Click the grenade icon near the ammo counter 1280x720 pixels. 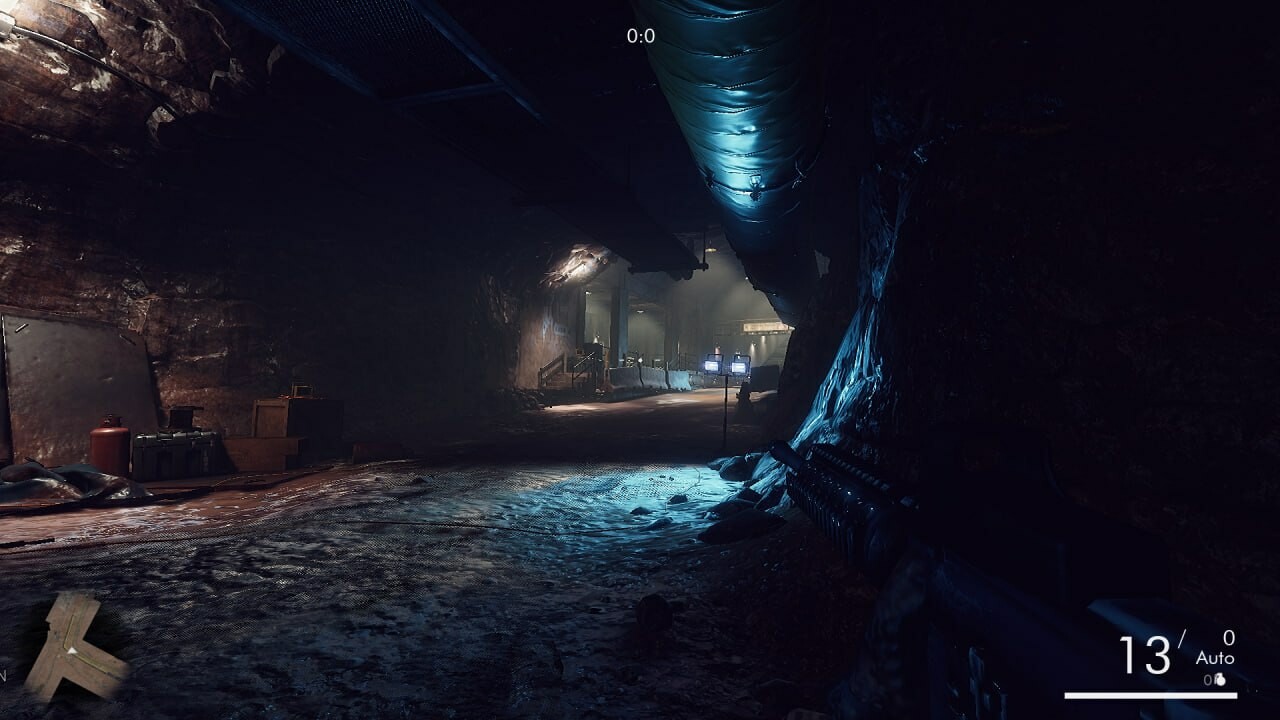1220,679
